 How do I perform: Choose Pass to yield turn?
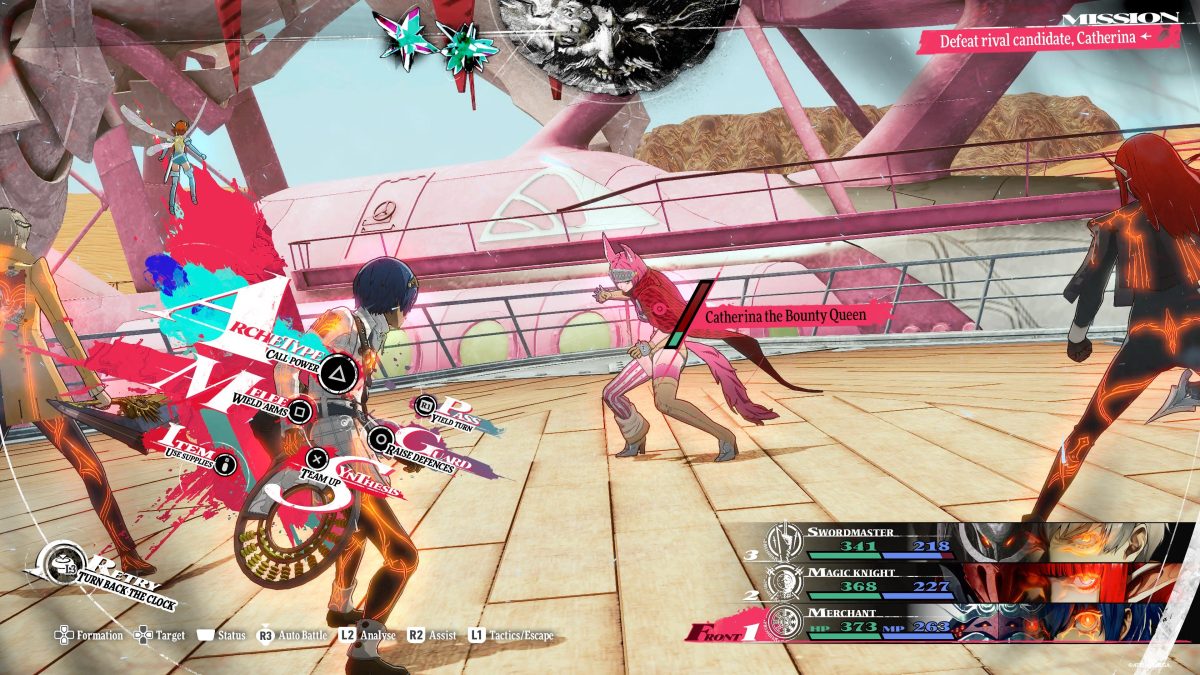(427, 406)
